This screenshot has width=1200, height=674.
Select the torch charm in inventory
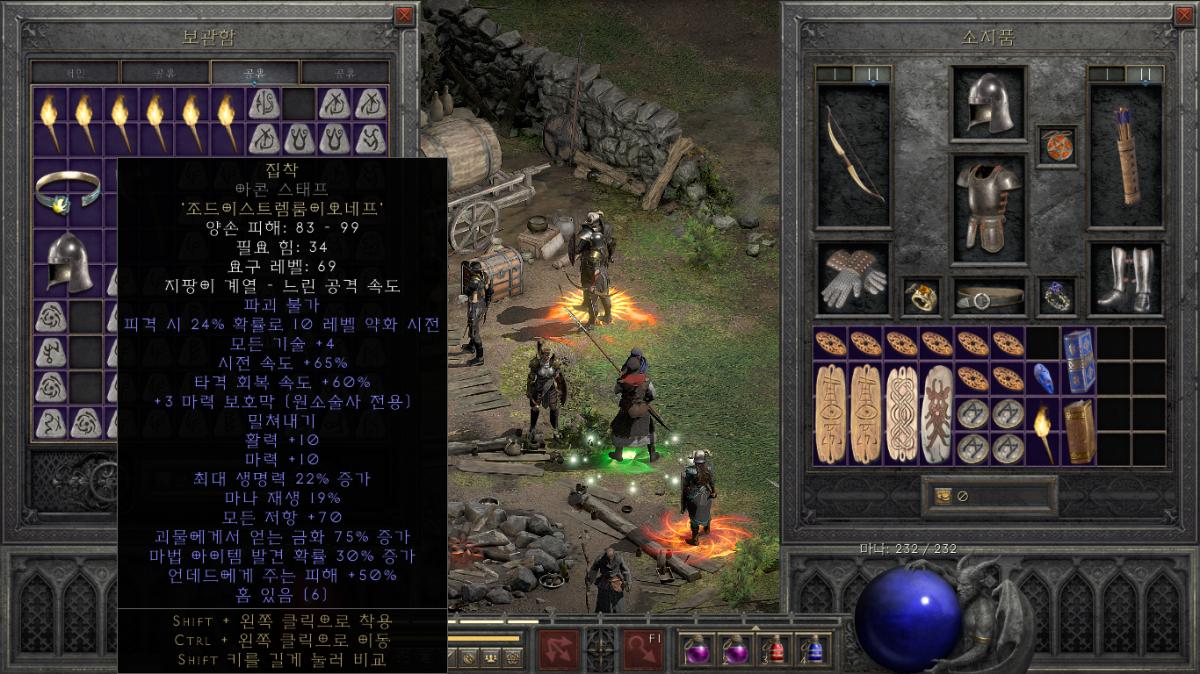(1043, 431)
